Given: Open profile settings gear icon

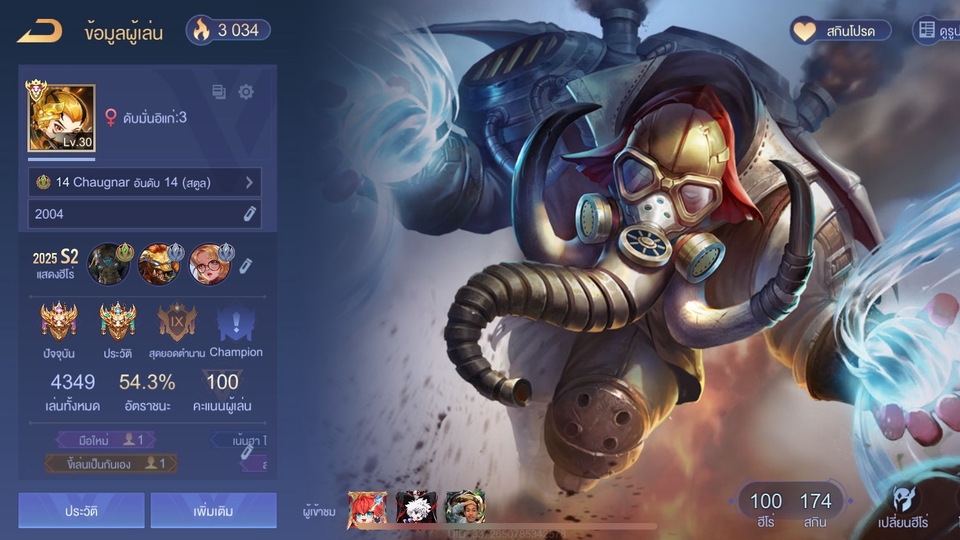Looking at the screenshot, I should [x=246, y=92].
